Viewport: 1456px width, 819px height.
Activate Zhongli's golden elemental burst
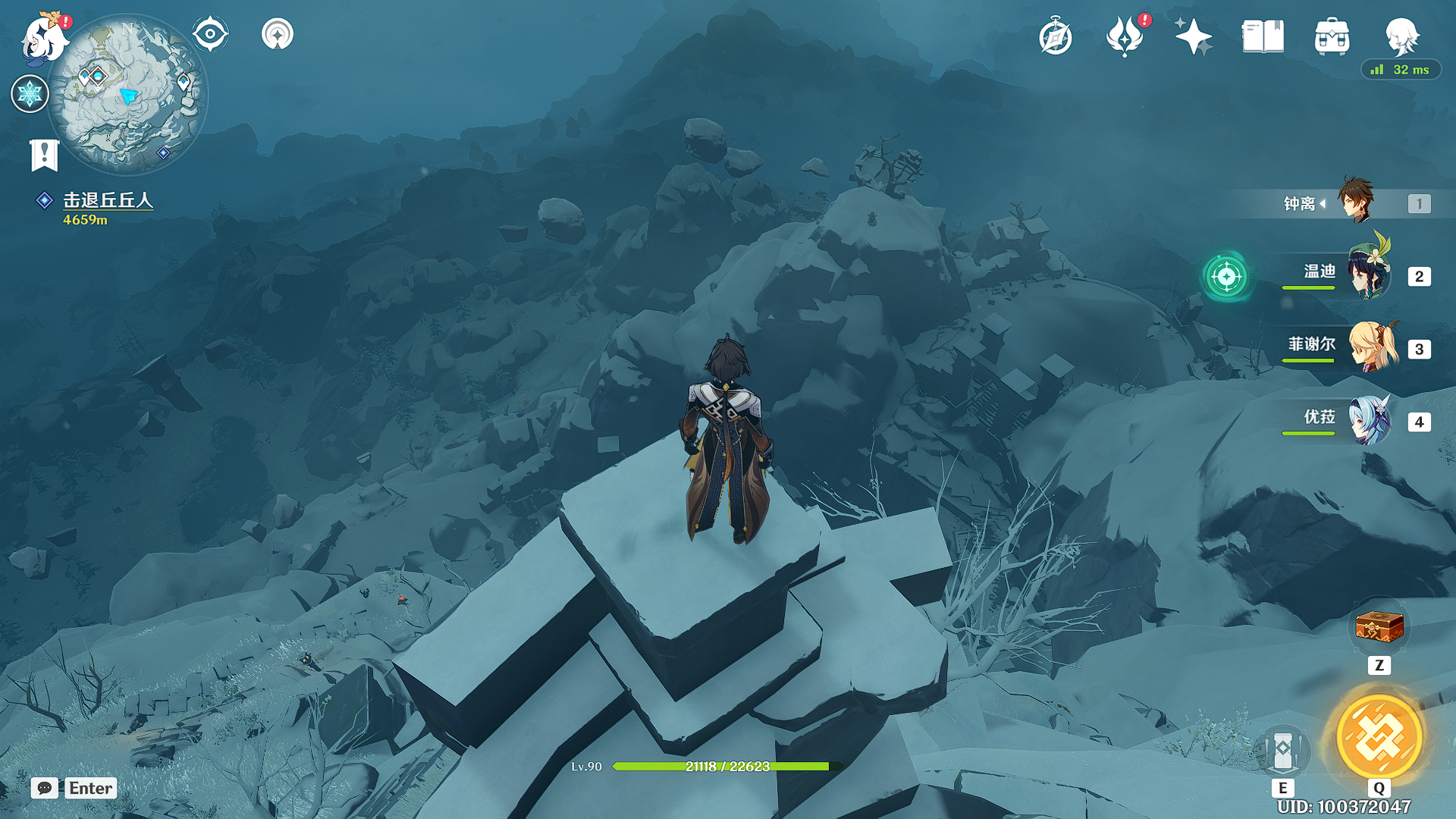[x=1379, y=737]
